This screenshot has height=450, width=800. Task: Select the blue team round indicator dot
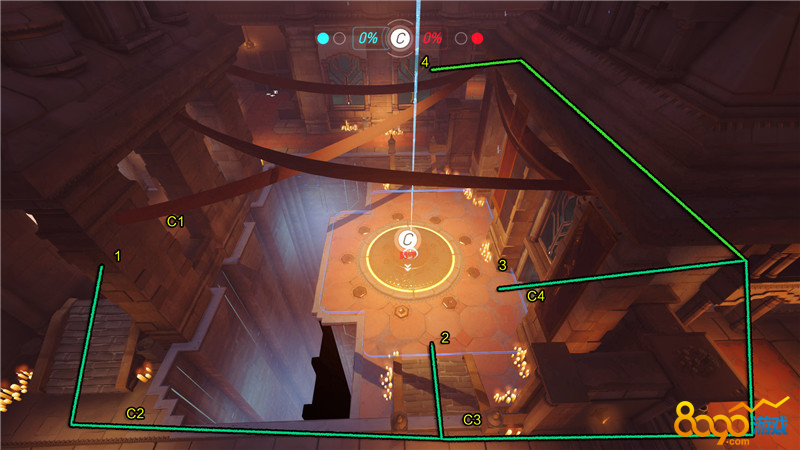[322, 39]
